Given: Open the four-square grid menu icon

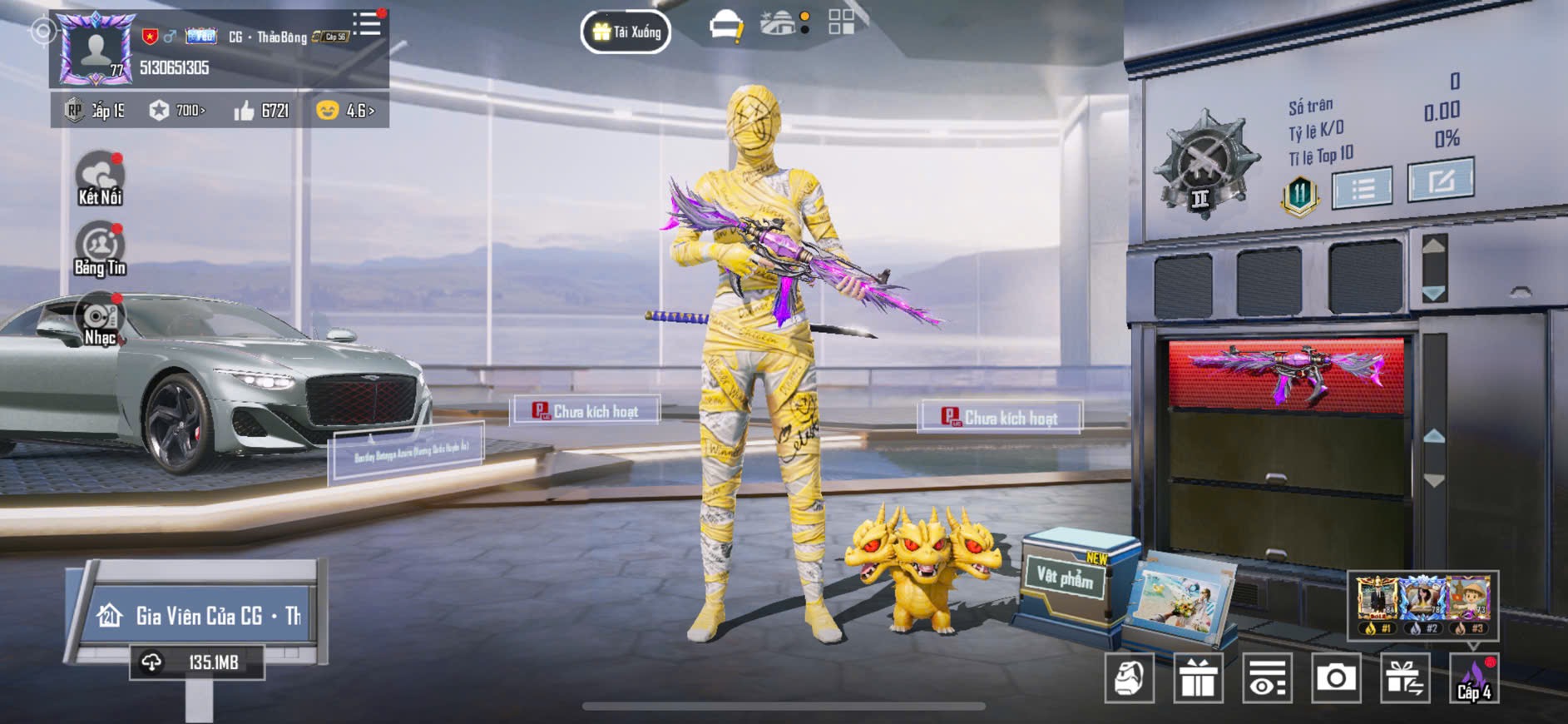Looking at the screenshot, I should 841,22.
